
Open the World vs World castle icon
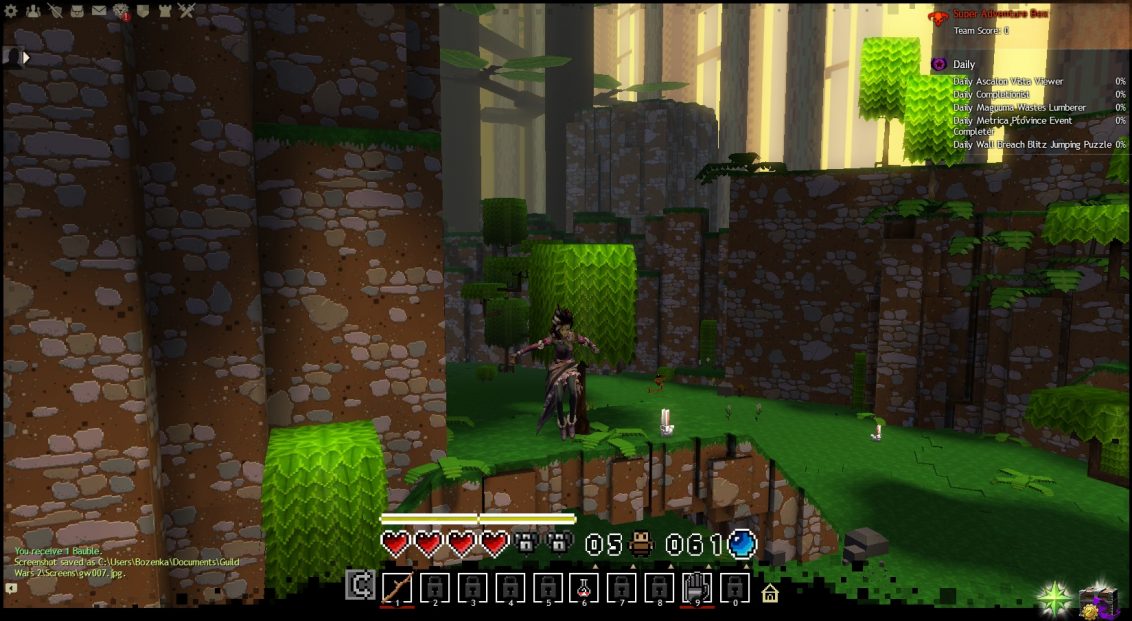164,11
